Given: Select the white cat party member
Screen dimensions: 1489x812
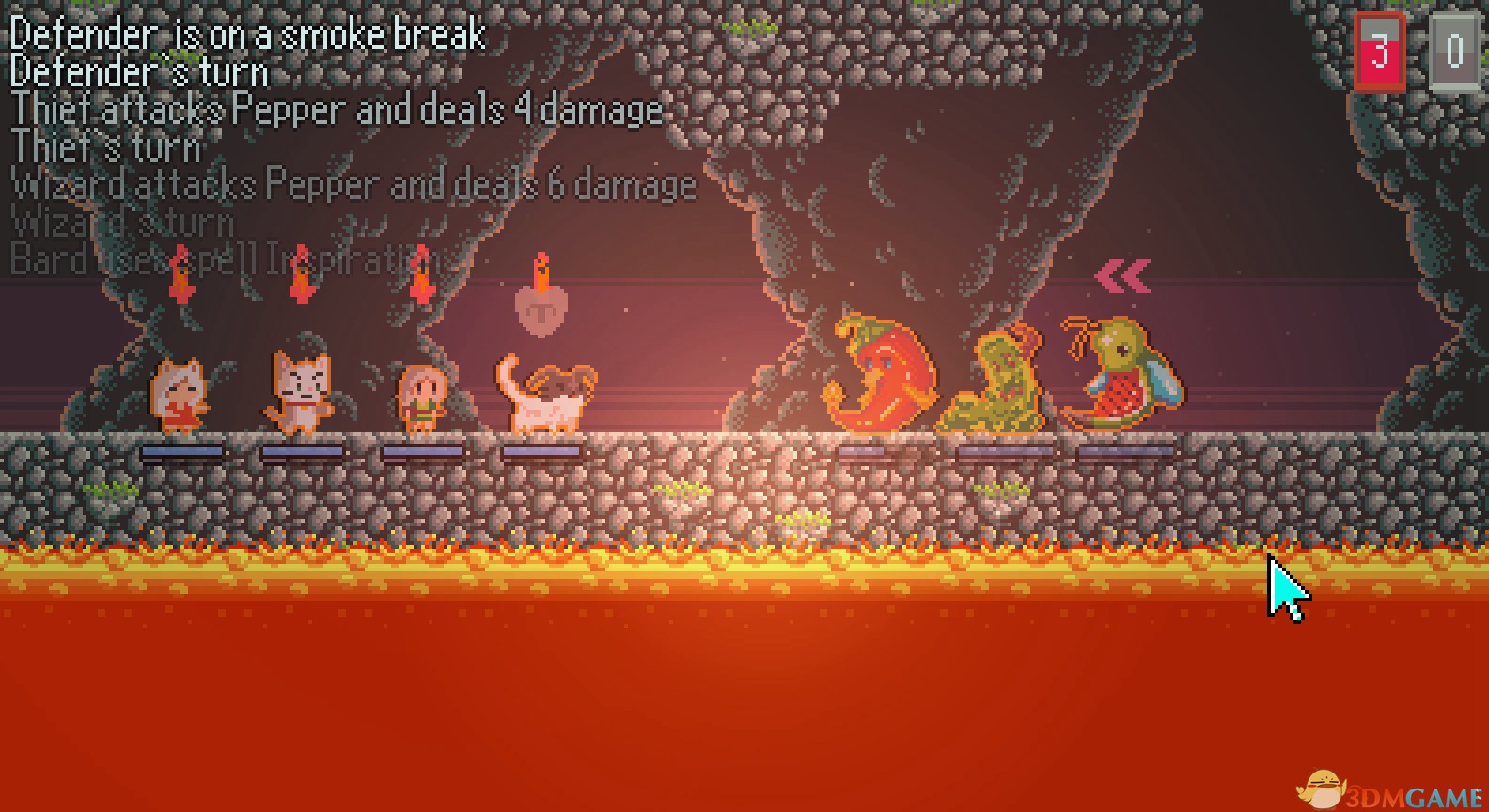Looking at the screenshot, I should 299,393.
